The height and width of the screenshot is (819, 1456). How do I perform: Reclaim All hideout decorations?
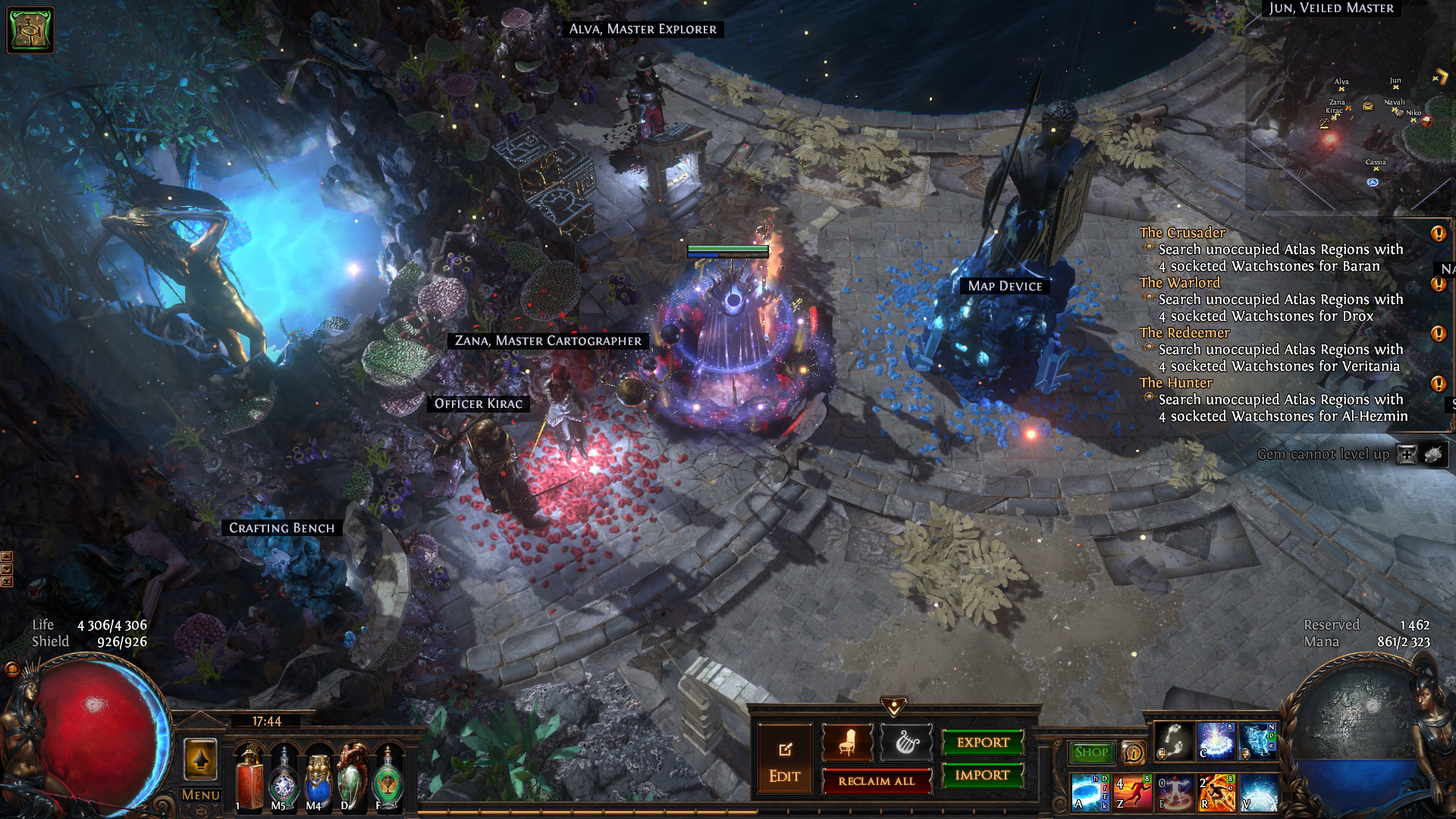pyautogui.click(x=876, y=781)
